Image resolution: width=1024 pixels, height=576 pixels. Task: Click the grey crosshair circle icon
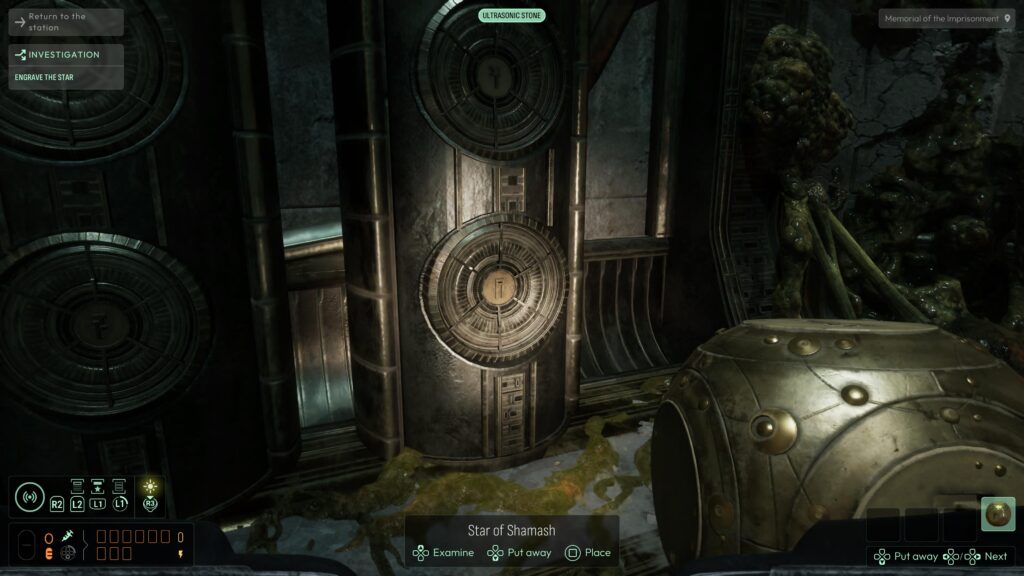pos(68,553)
